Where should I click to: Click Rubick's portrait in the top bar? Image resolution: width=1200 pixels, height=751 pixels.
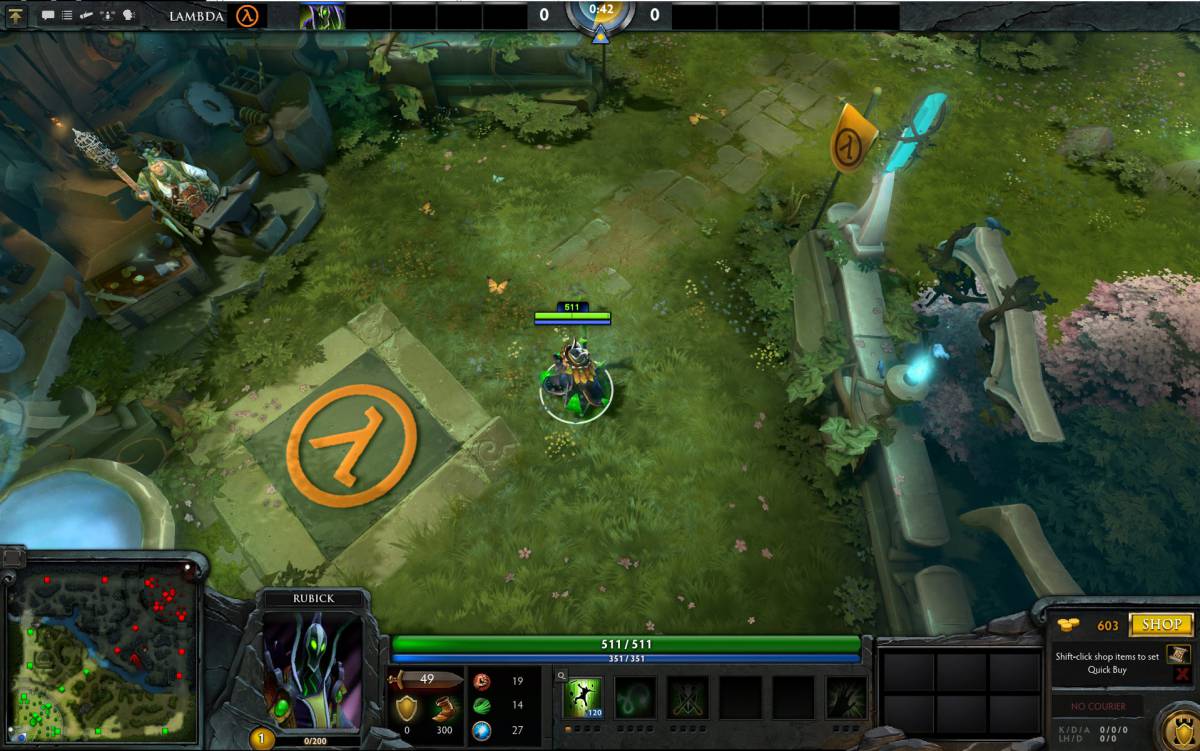tap(321, 15)
